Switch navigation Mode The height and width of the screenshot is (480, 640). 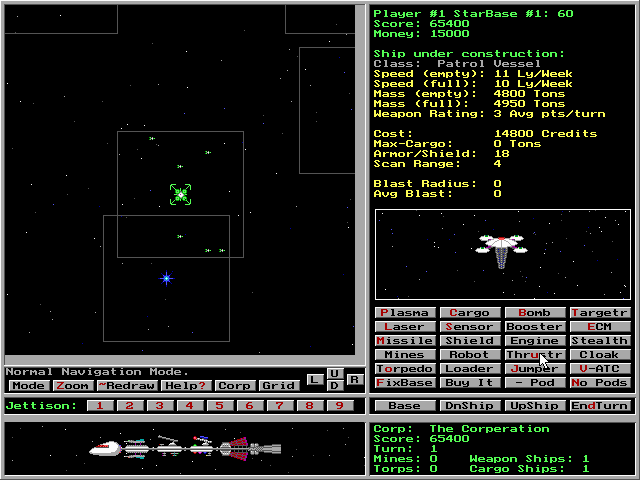[x=28, y=386]
